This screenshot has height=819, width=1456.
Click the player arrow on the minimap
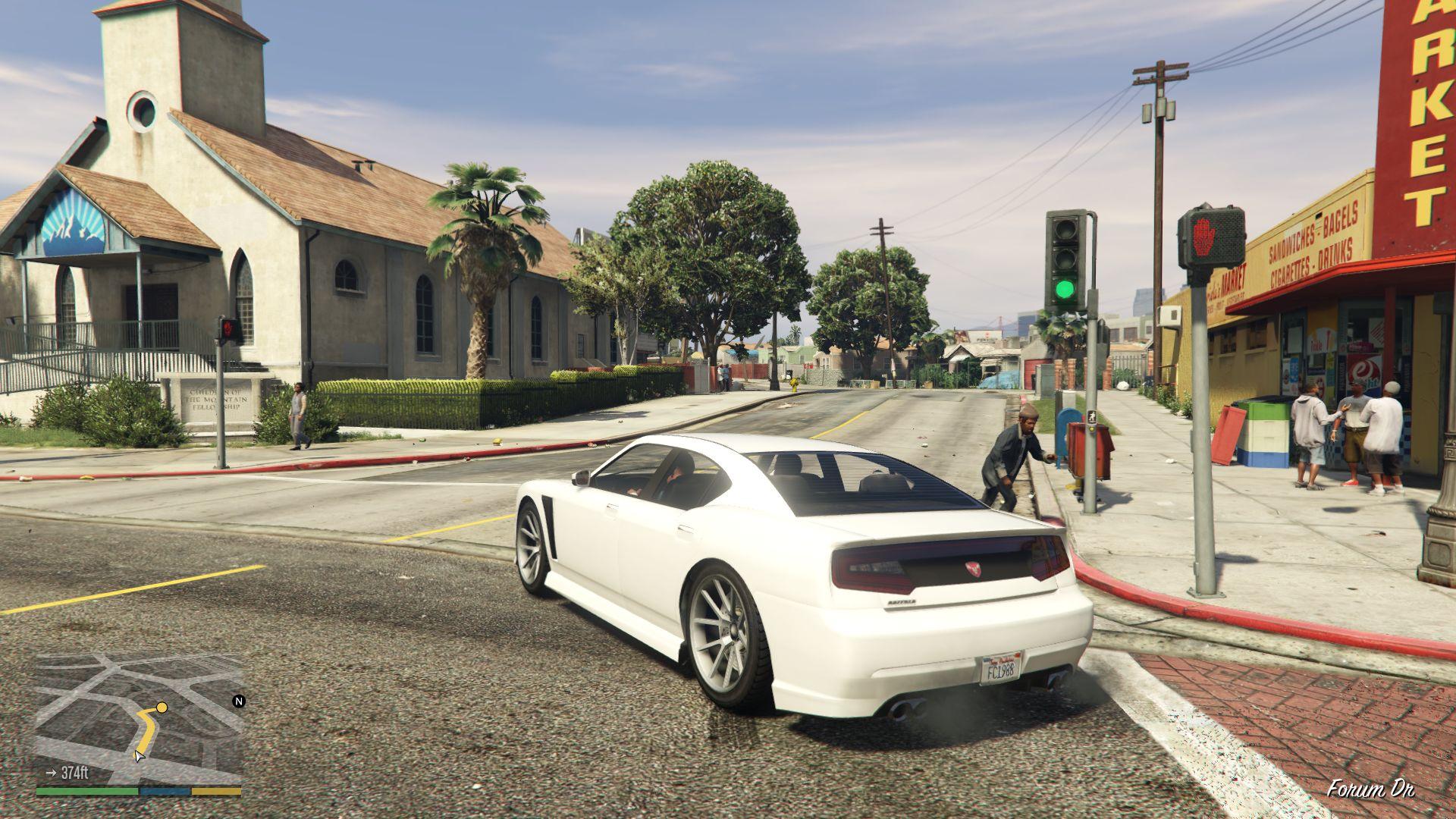tap(138, 755)
